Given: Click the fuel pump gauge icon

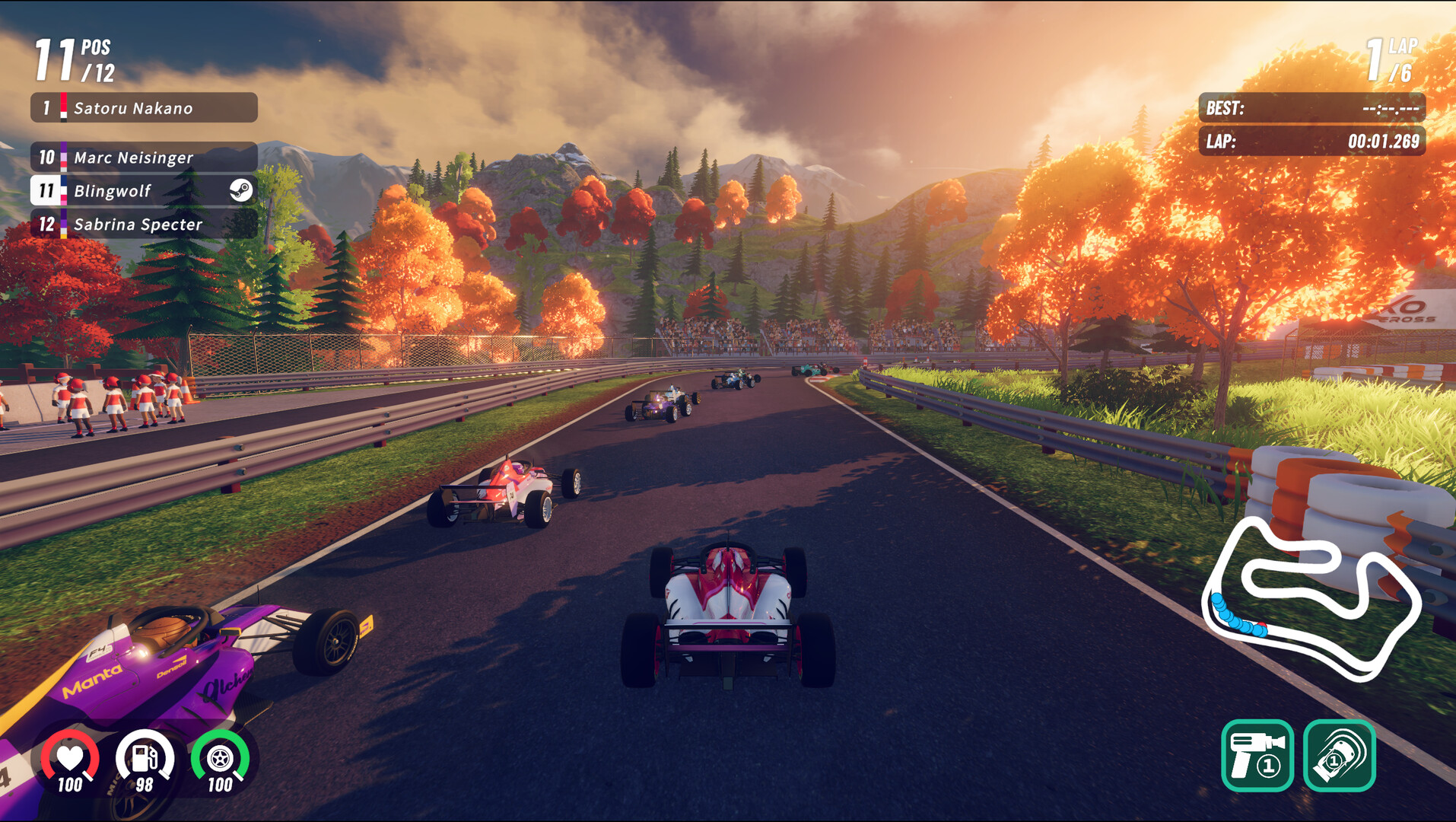Looking at the screenshot, I should point(145,756).
